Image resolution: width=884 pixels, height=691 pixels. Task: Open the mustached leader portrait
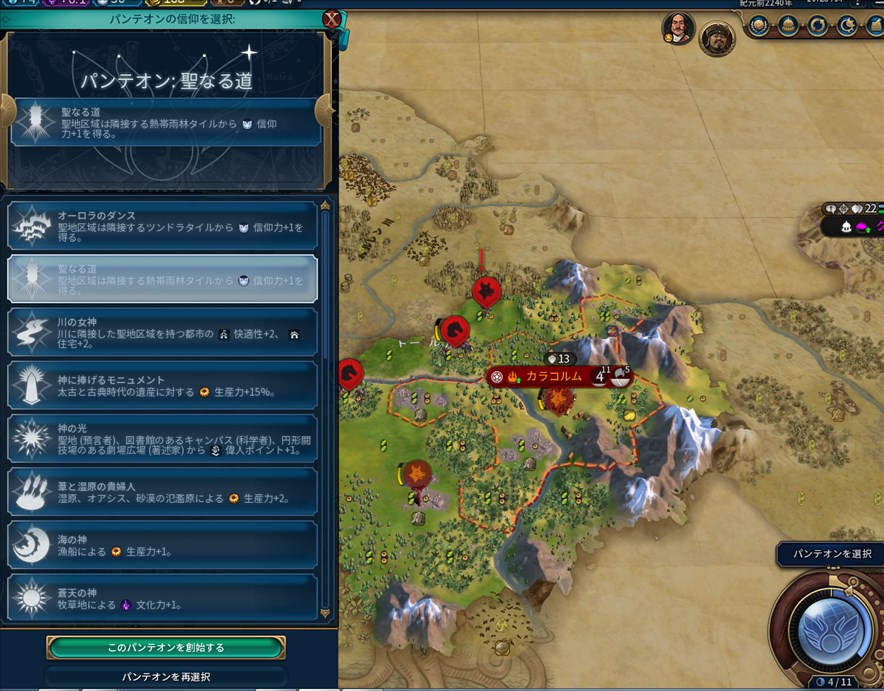pos(678,29)
